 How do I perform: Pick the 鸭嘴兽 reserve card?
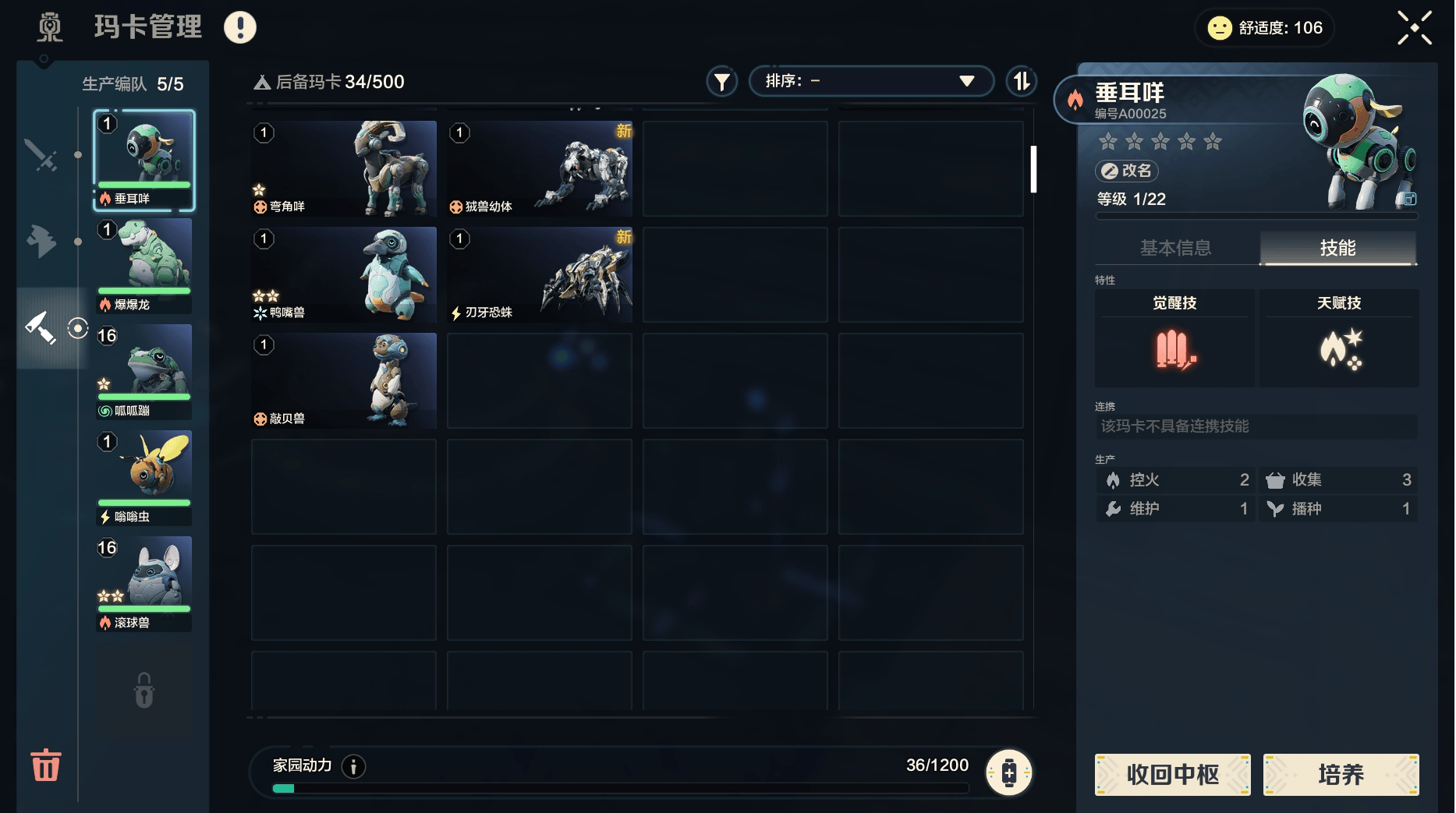click(344, 274)
